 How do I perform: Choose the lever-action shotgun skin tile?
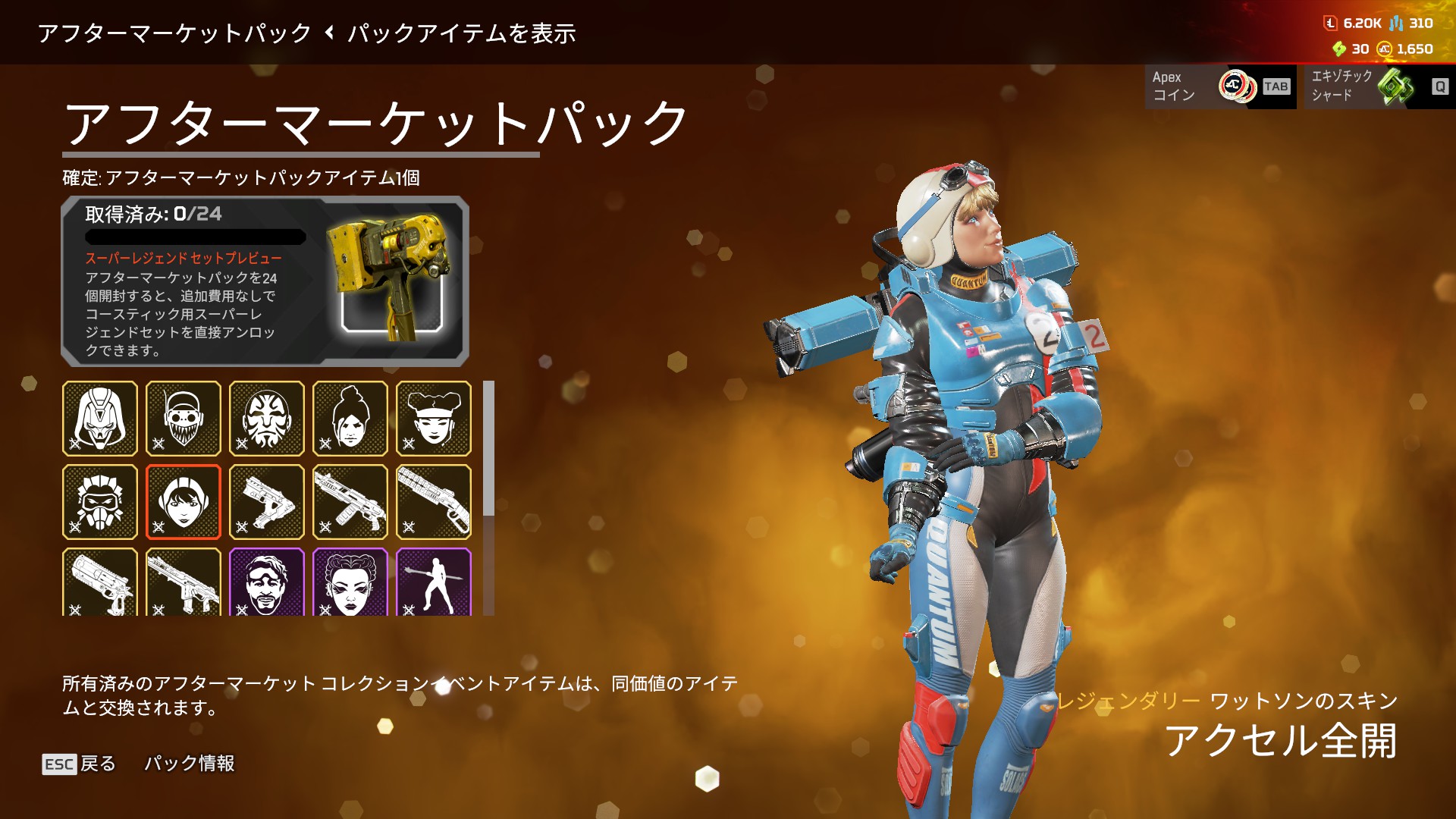click(x=434, y=502)
